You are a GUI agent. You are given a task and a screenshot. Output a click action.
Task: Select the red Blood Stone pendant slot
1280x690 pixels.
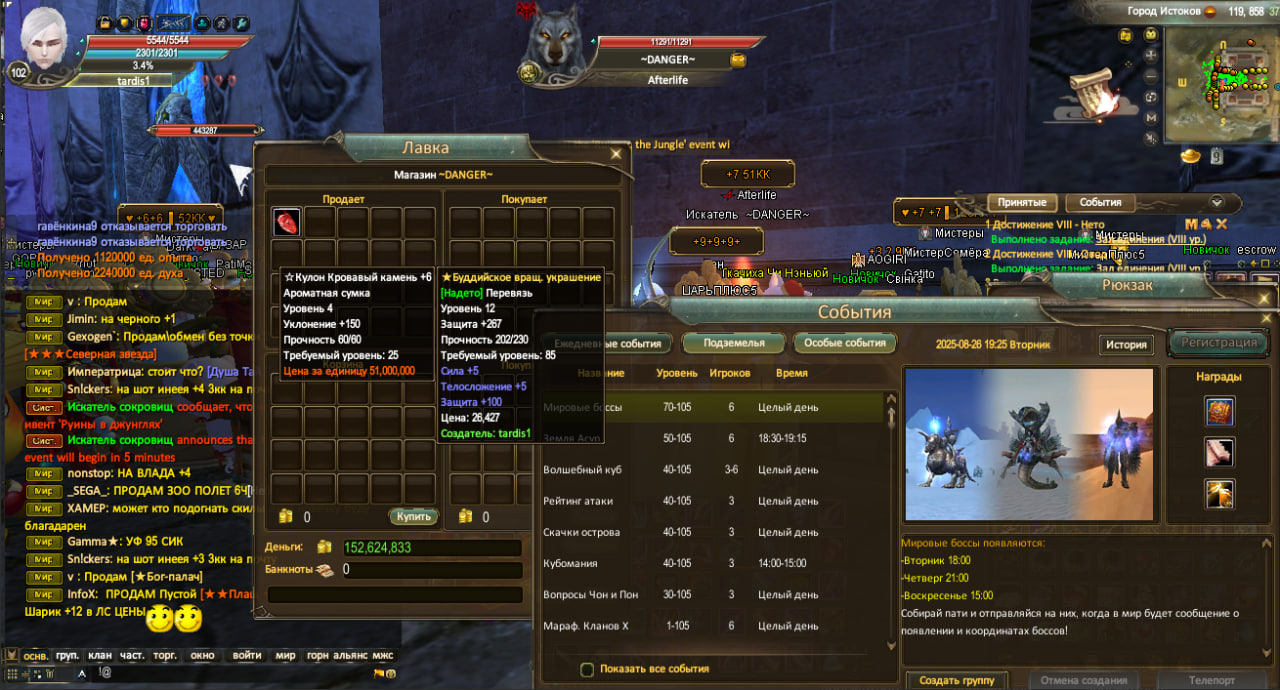(287, 222)
